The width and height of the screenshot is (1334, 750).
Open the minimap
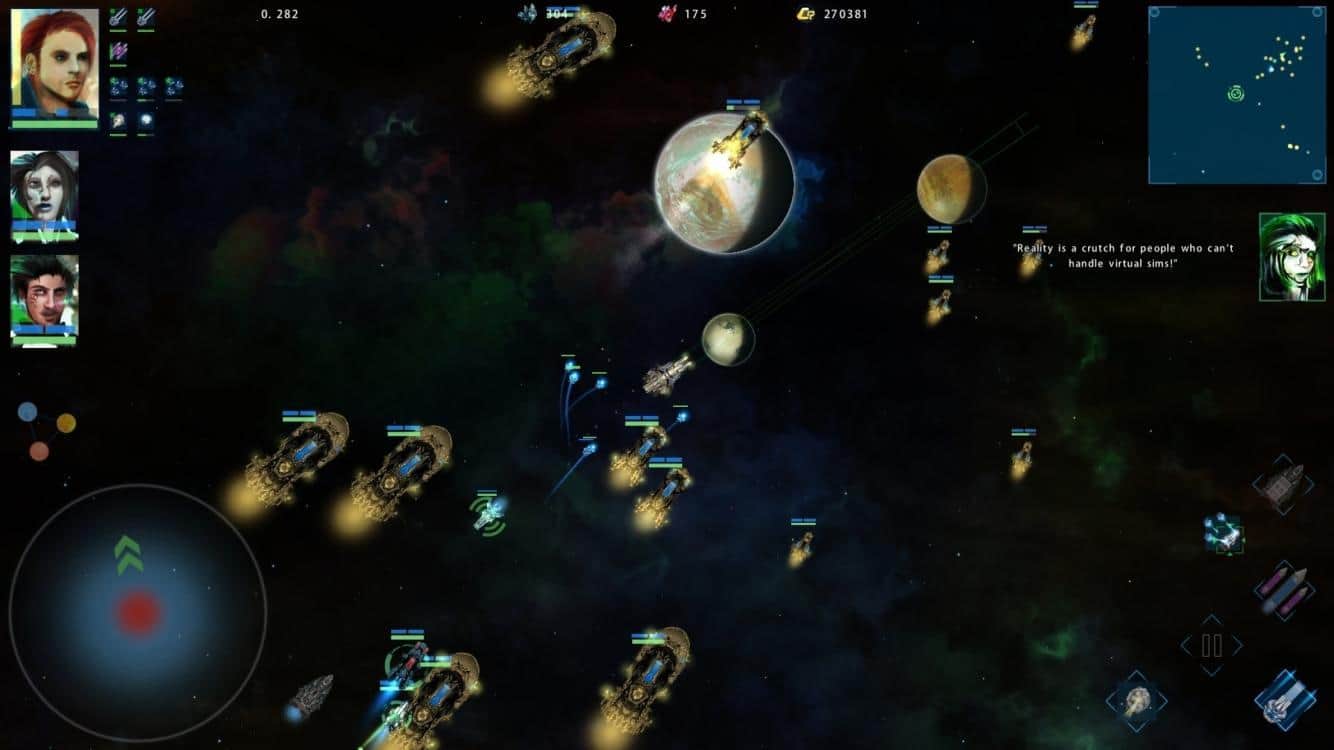point(1237,95)
